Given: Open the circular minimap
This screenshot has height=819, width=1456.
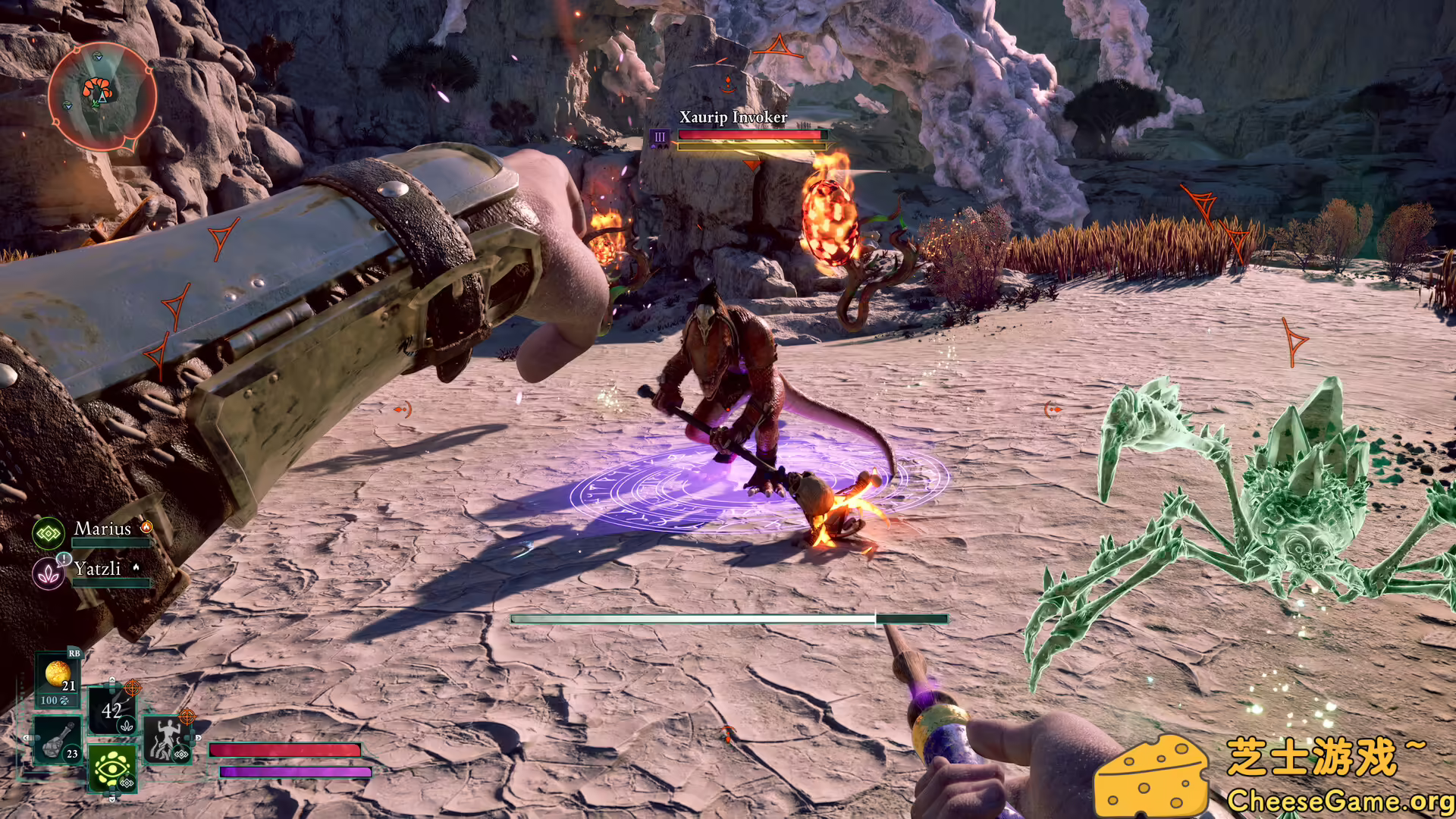Looking at the screenshot, I should tap(101, 96).
